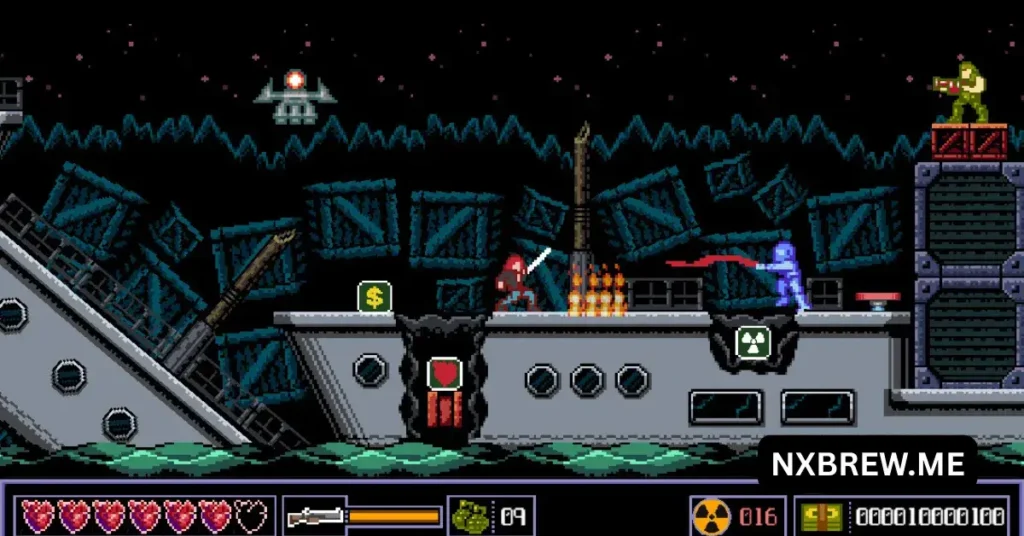Click the cash stack money icon
Image resolution: width=1024 pixels, height=536 pixels.
pyautogui.click(x=820, y=516)
